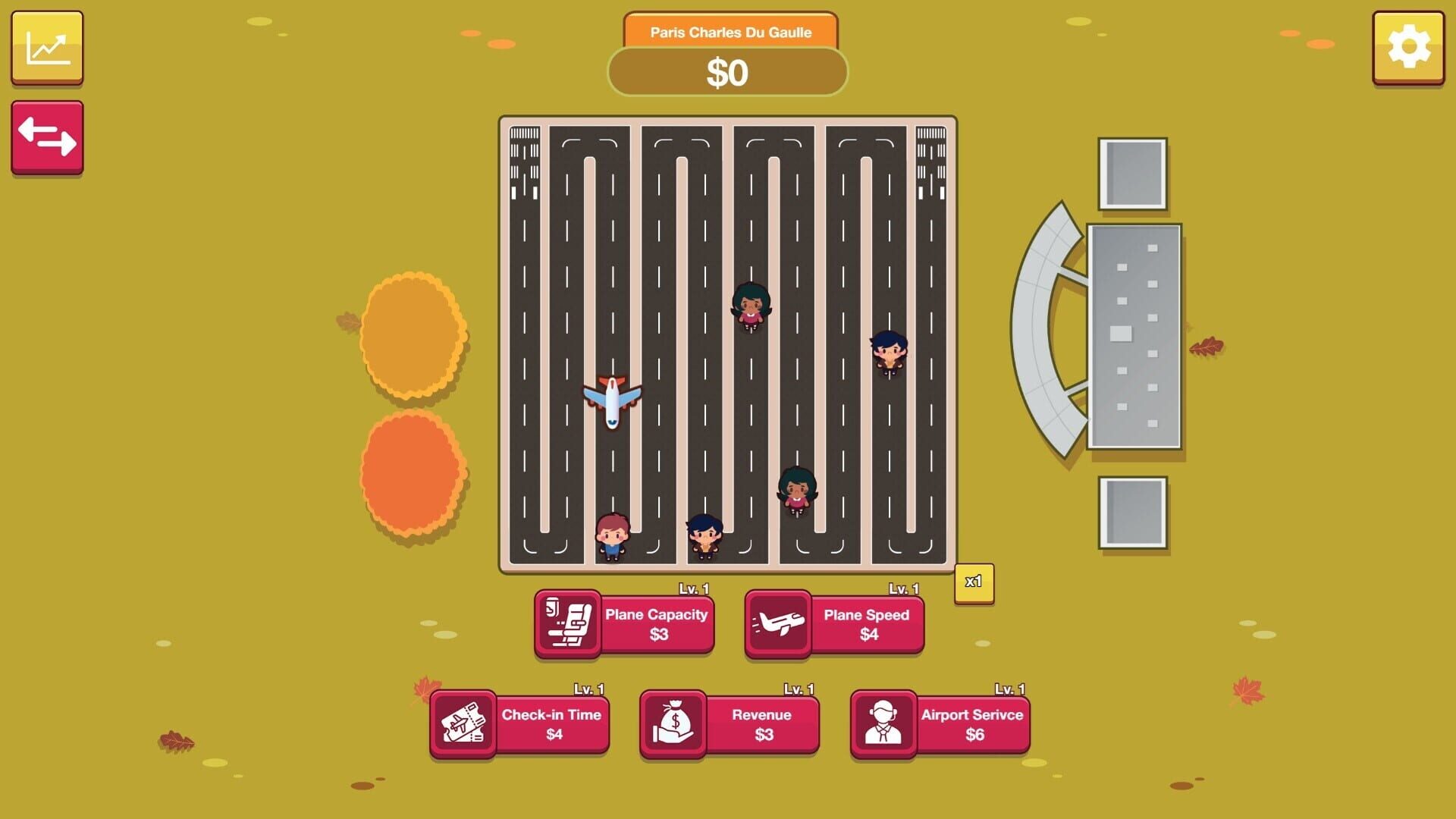Viewport: 1456px width, 819px height.
Task: Select the staff headset icon on Airport Service
Action: pyautogui.click(x=884, y=724)
